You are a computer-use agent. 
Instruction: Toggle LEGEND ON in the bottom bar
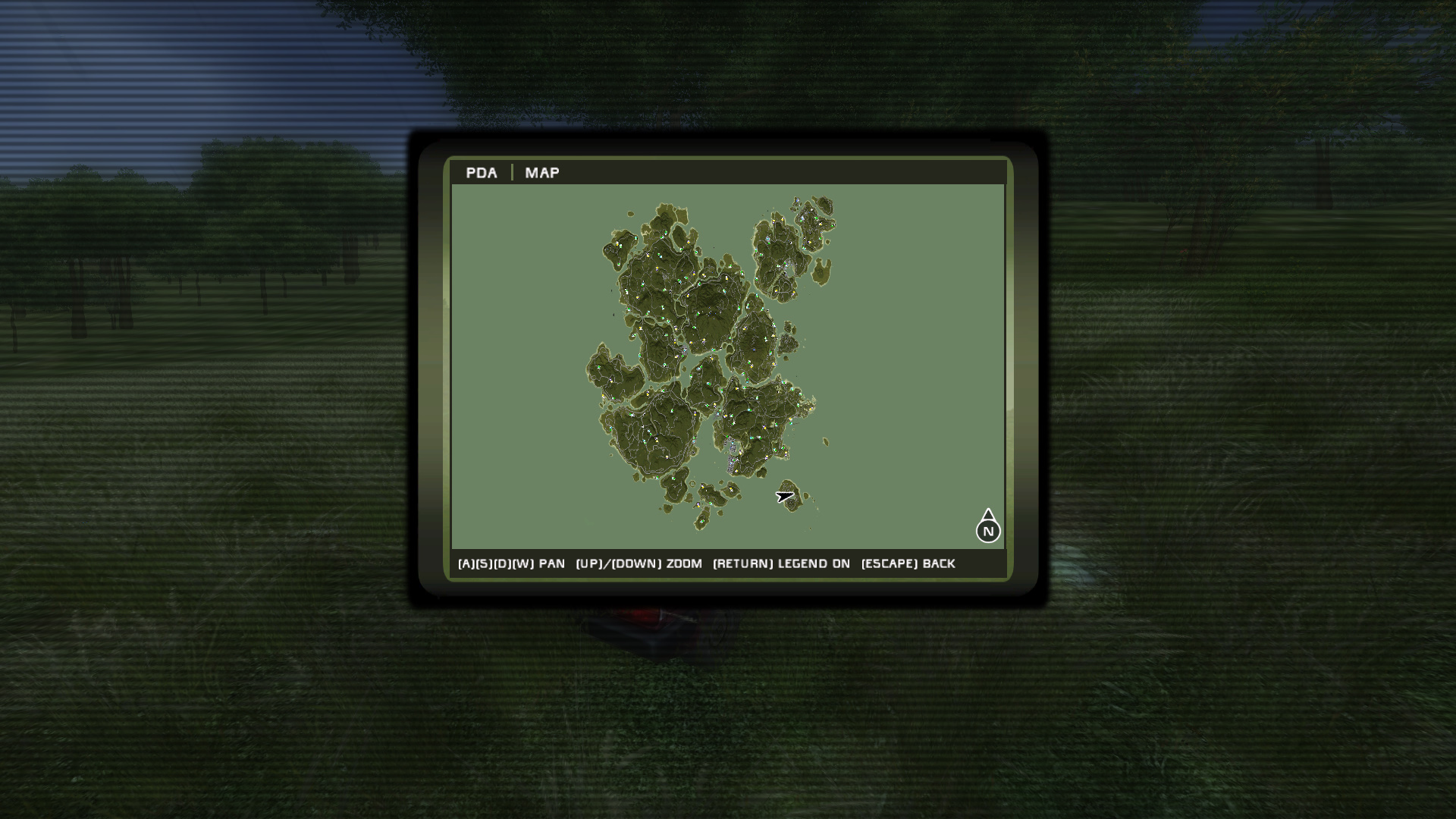click(x=782, y=563)
